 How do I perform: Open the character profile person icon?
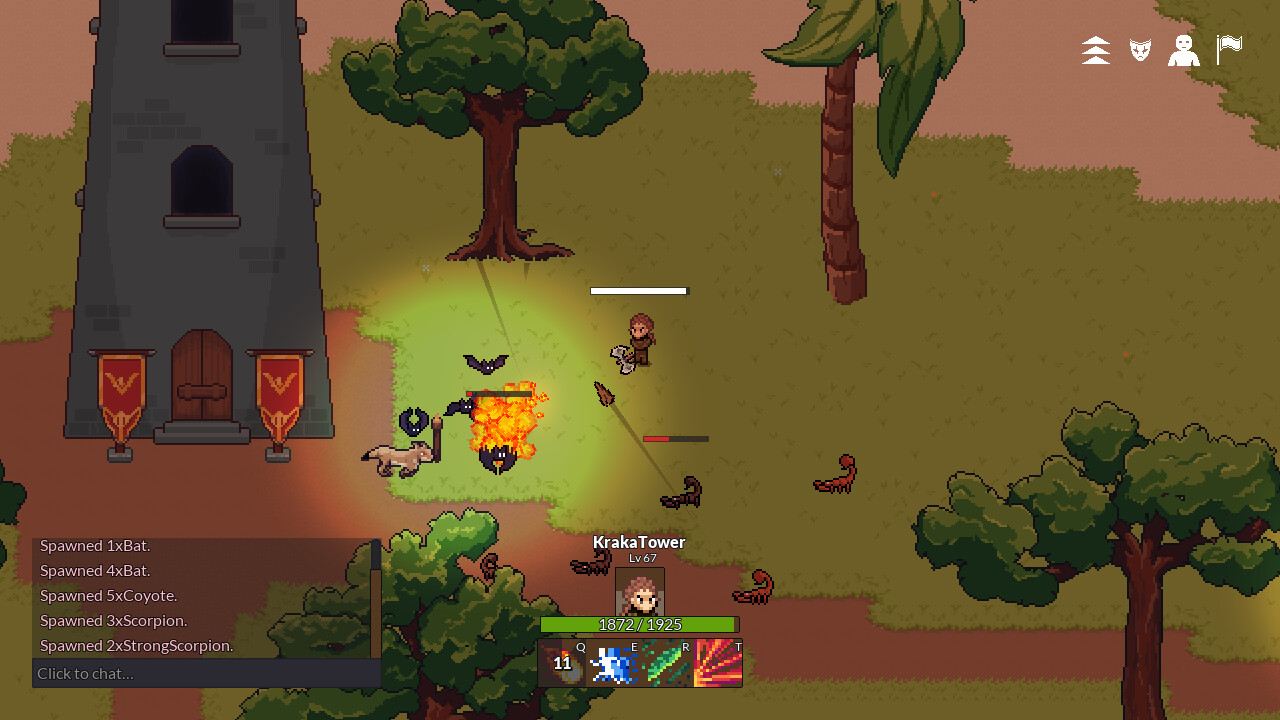tap(1184, 50)
